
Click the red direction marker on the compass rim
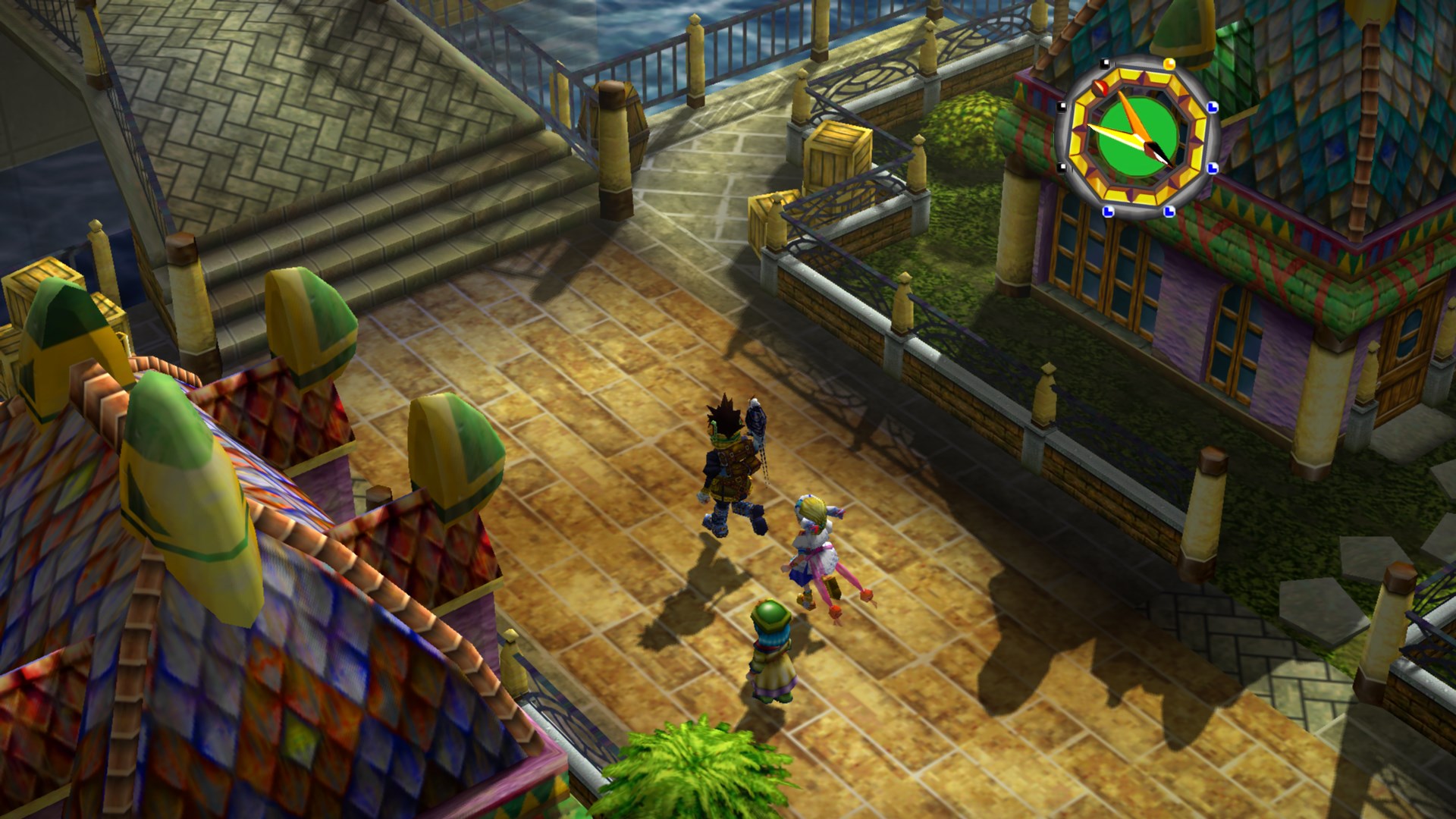click(x=1100, y=87)
